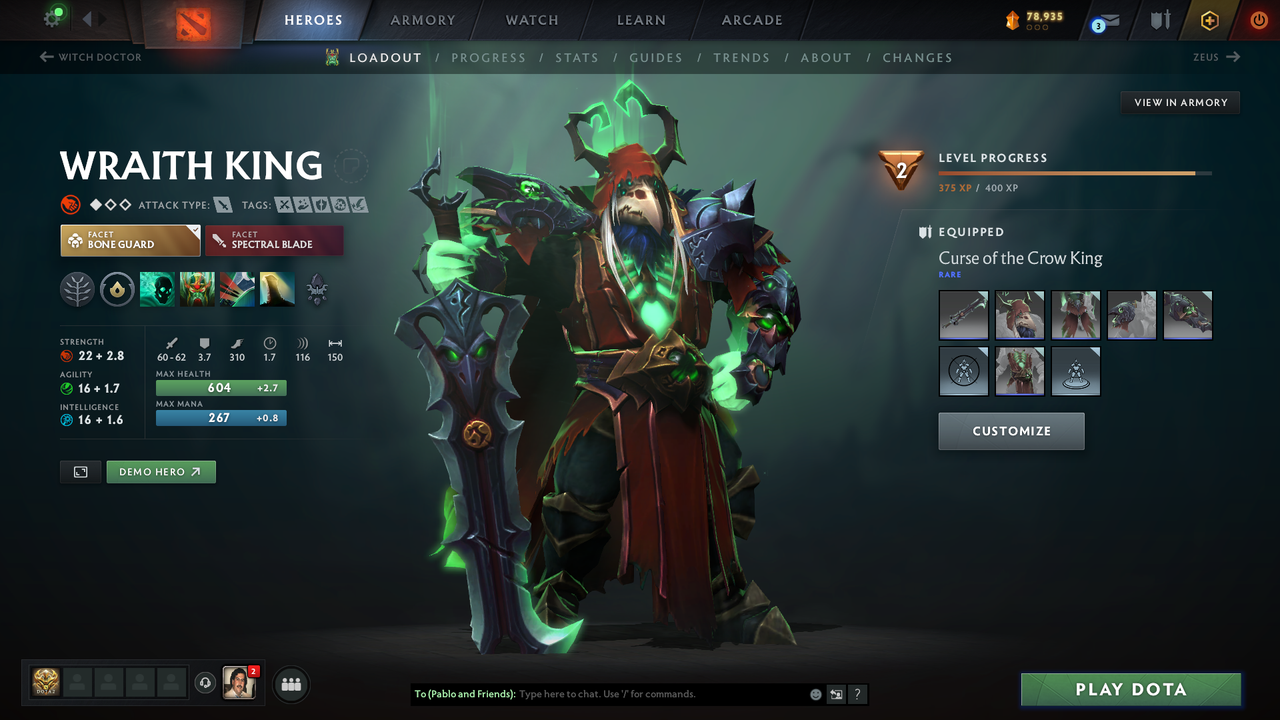Click the smiley emoticon icon in chat bar
Screen dimensions: 1280x720
tap(814, 694)
